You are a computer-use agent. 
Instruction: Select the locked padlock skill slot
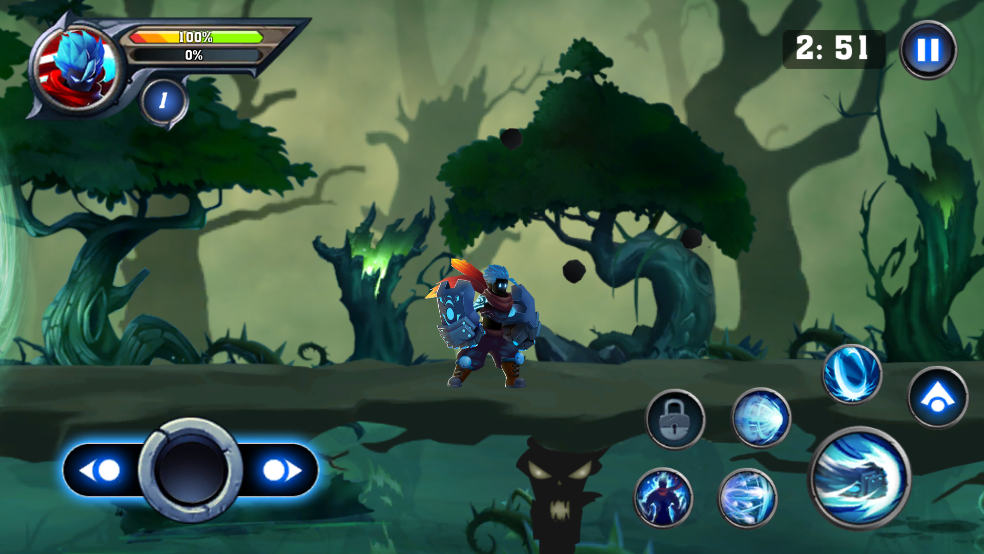pos(675,419)
